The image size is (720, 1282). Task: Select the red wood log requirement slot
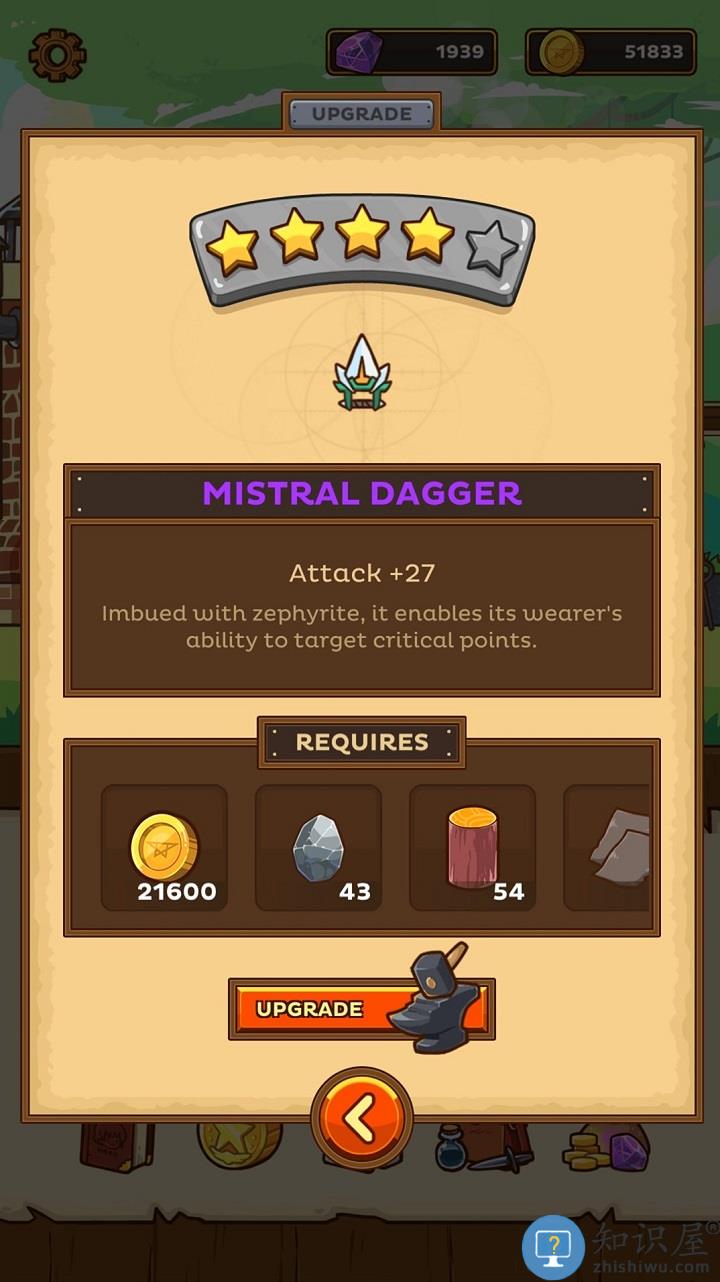[472, 848]
